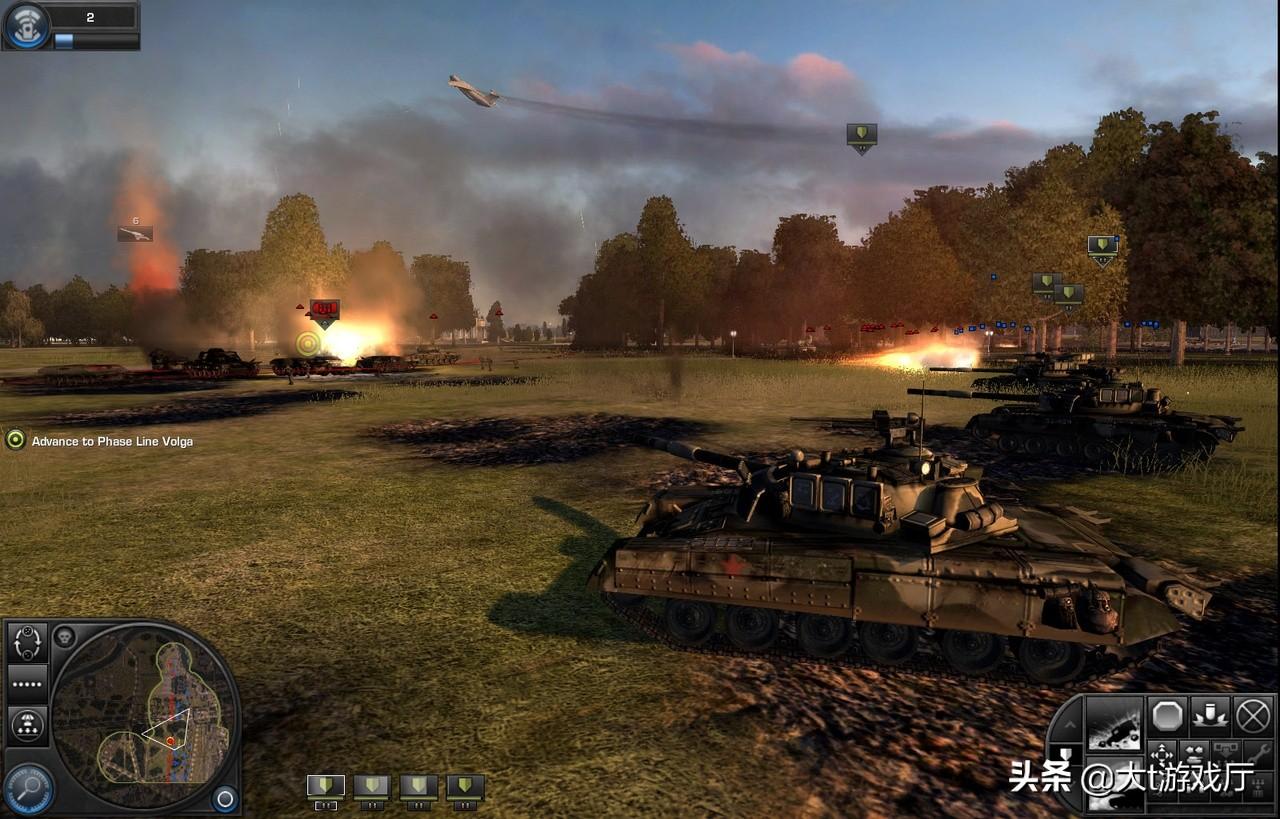The height and width of the screenshot is (819, 1280).
Task: Select the highlighted first unit group card
Action: pyautogui.click(x=326, y=787)
